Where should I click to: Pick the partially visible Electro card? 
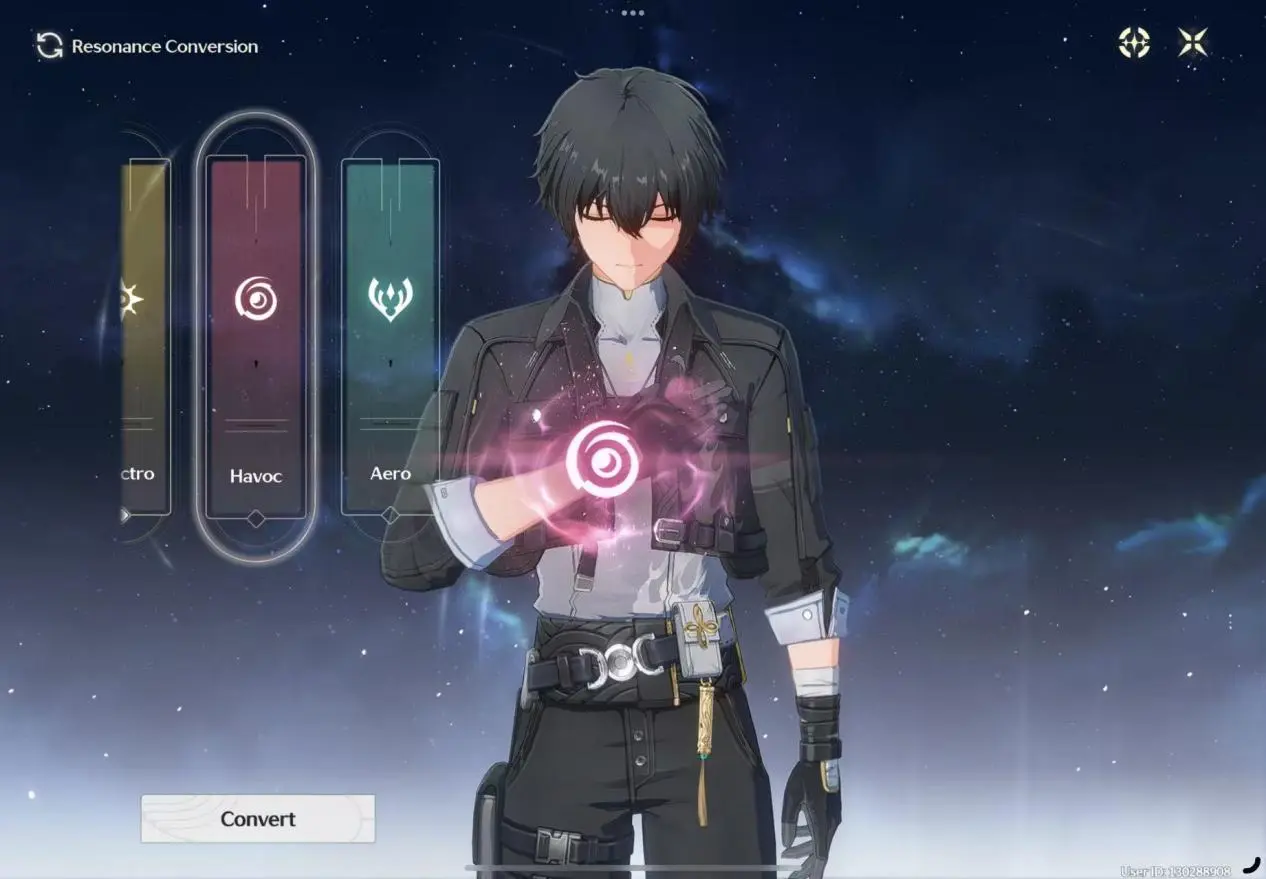tap(143, 337)
